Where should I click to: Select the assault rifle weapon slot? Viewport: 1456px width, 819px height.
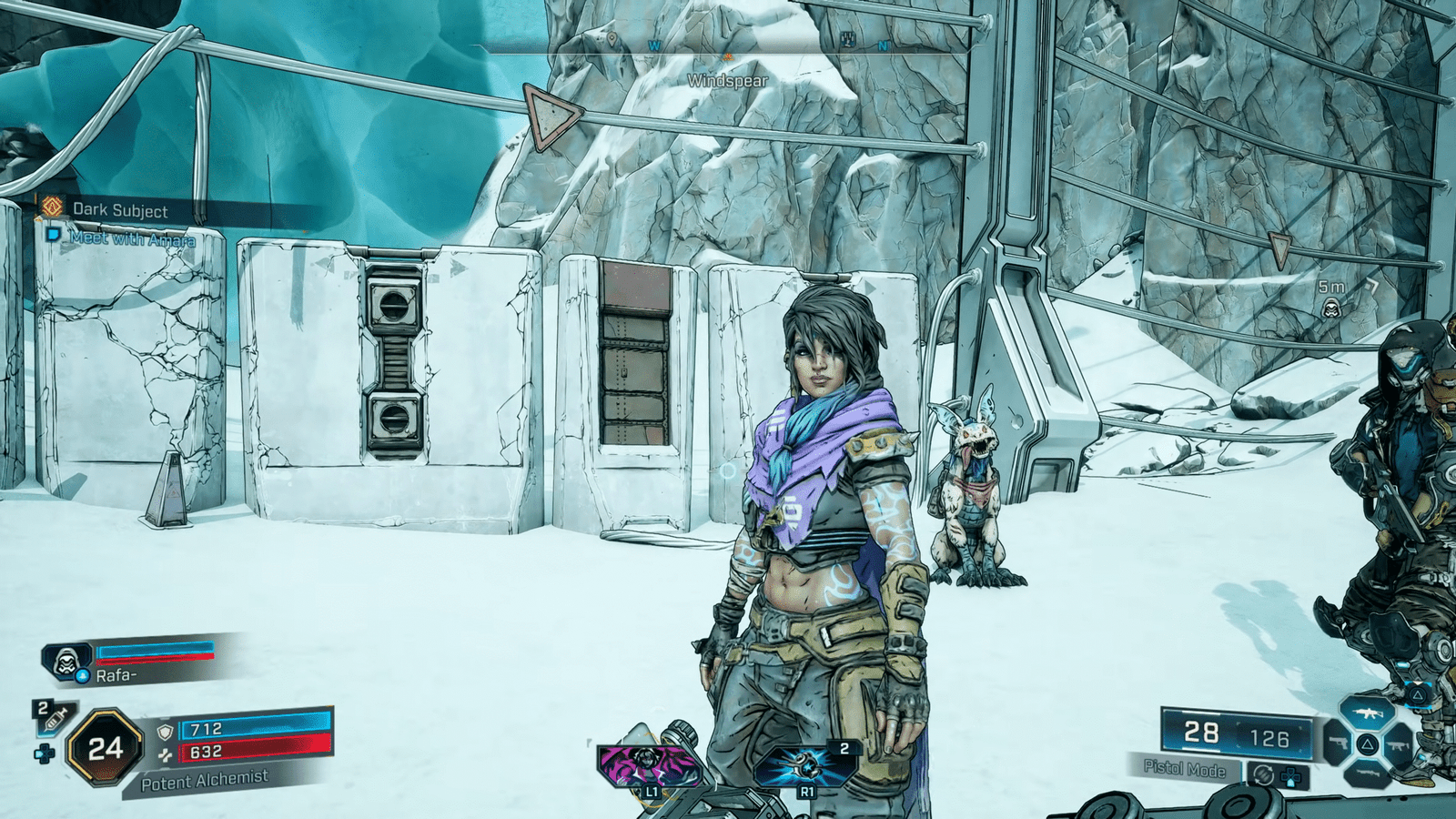click(1367, 713)
